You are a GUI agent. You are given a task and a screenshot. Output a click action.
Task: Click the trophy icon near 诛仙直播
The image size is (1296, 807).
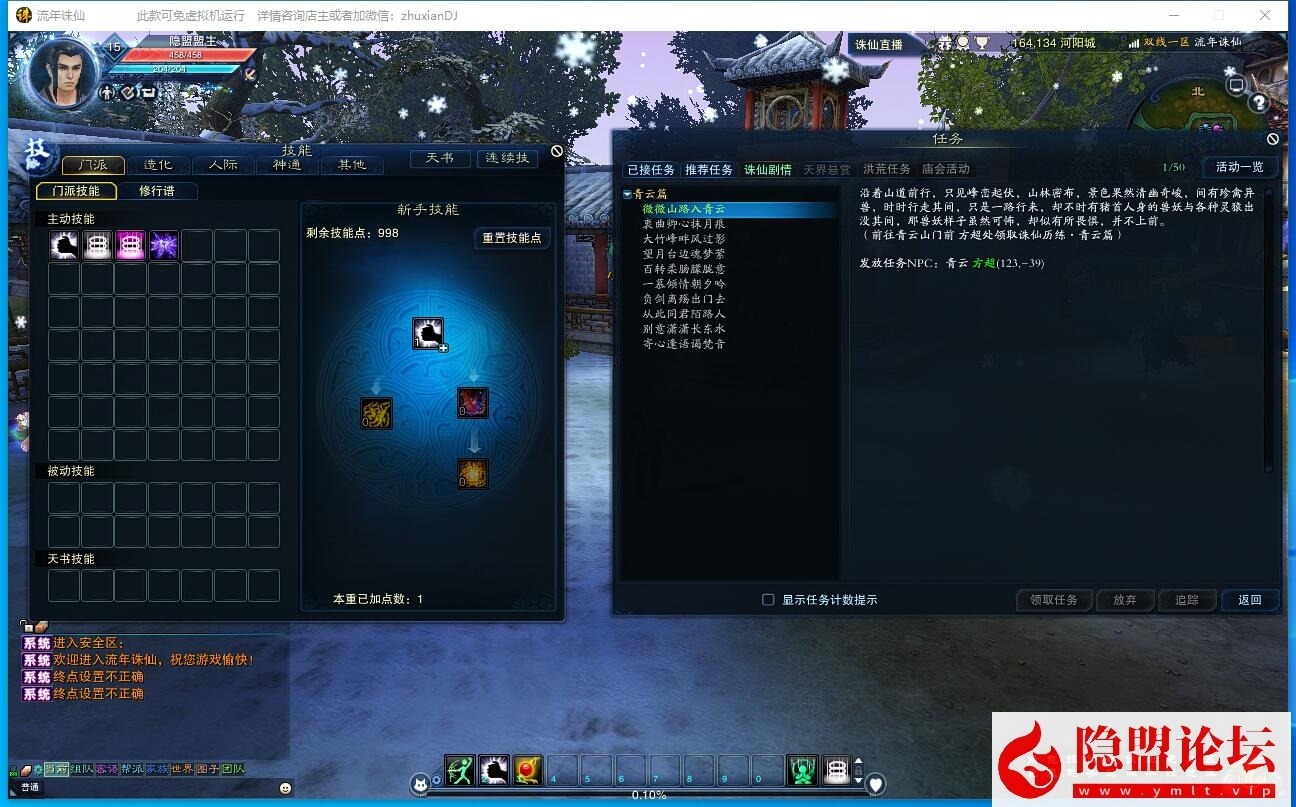[981, 43]
